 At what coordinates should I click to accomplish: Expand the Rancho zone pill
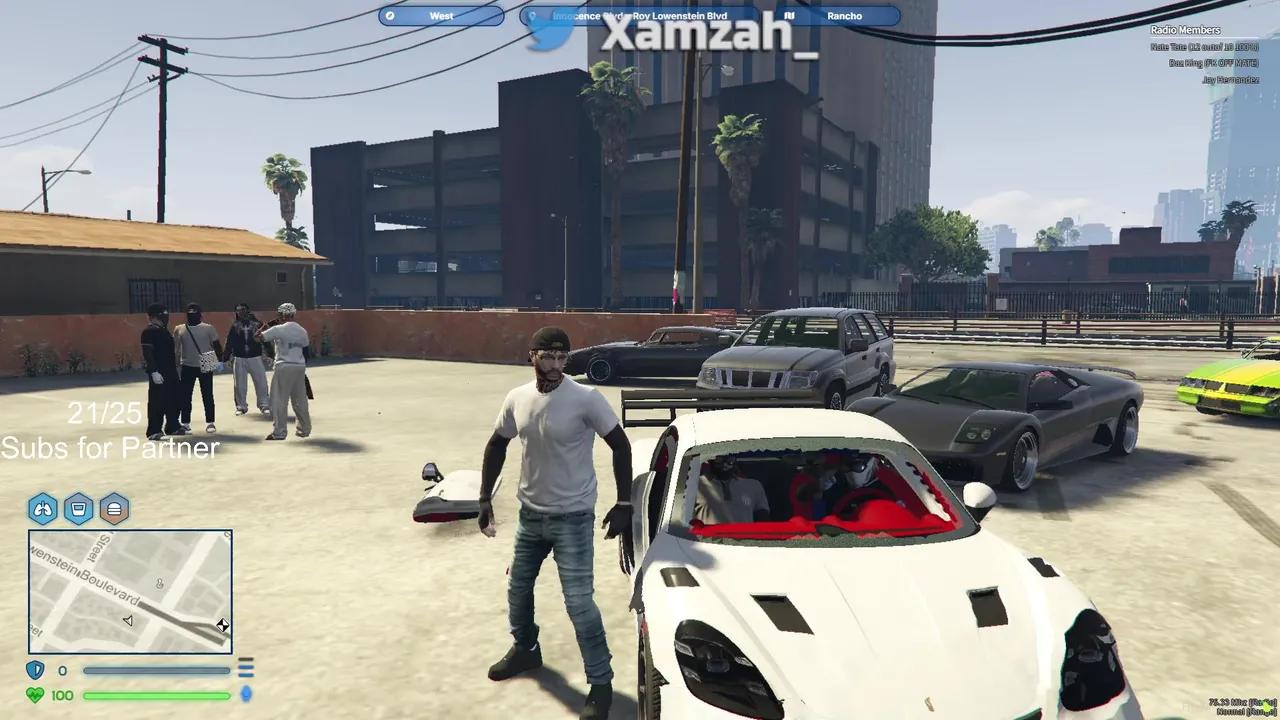click(x=843, y=16)
